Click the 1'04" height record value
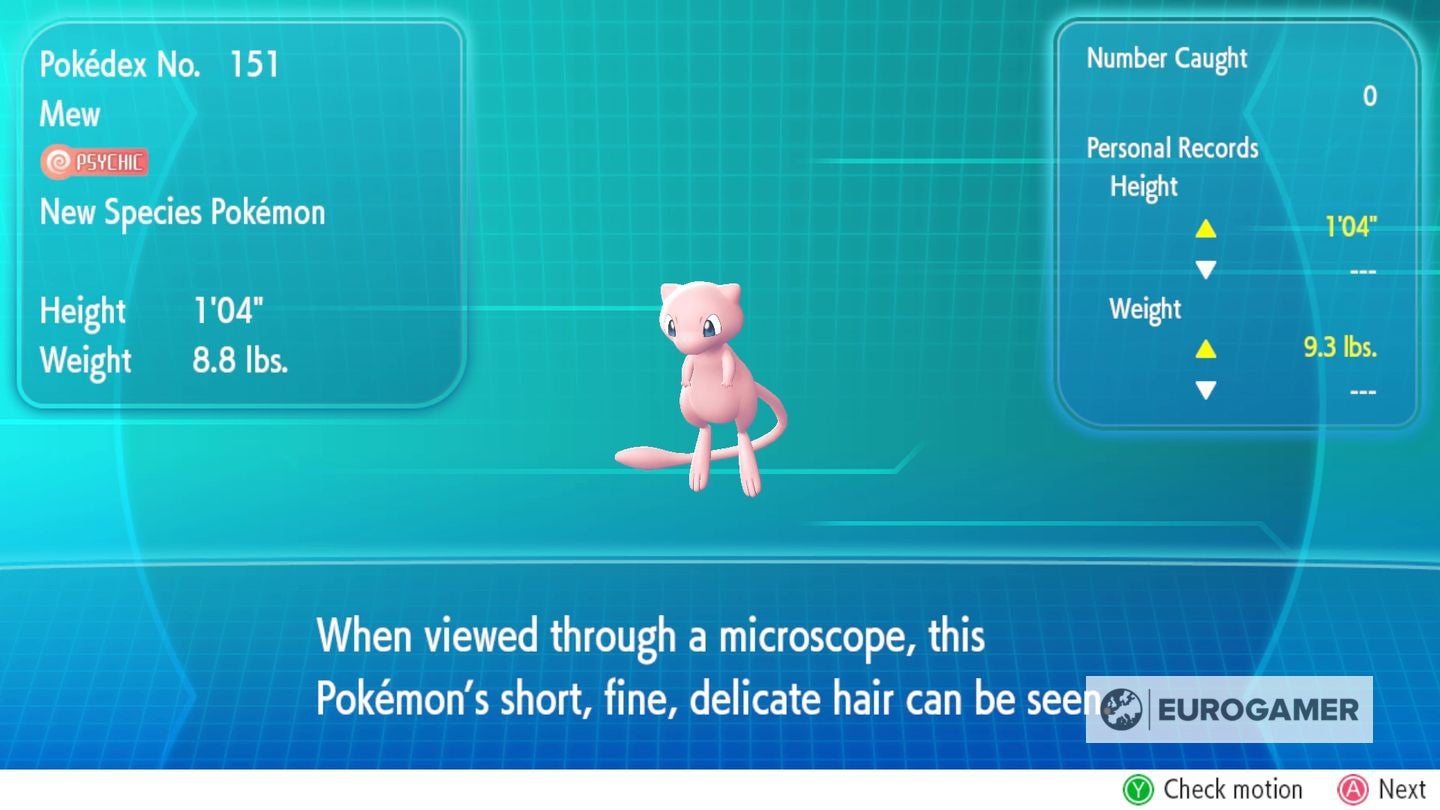1440x810 pixels. 1352,226
